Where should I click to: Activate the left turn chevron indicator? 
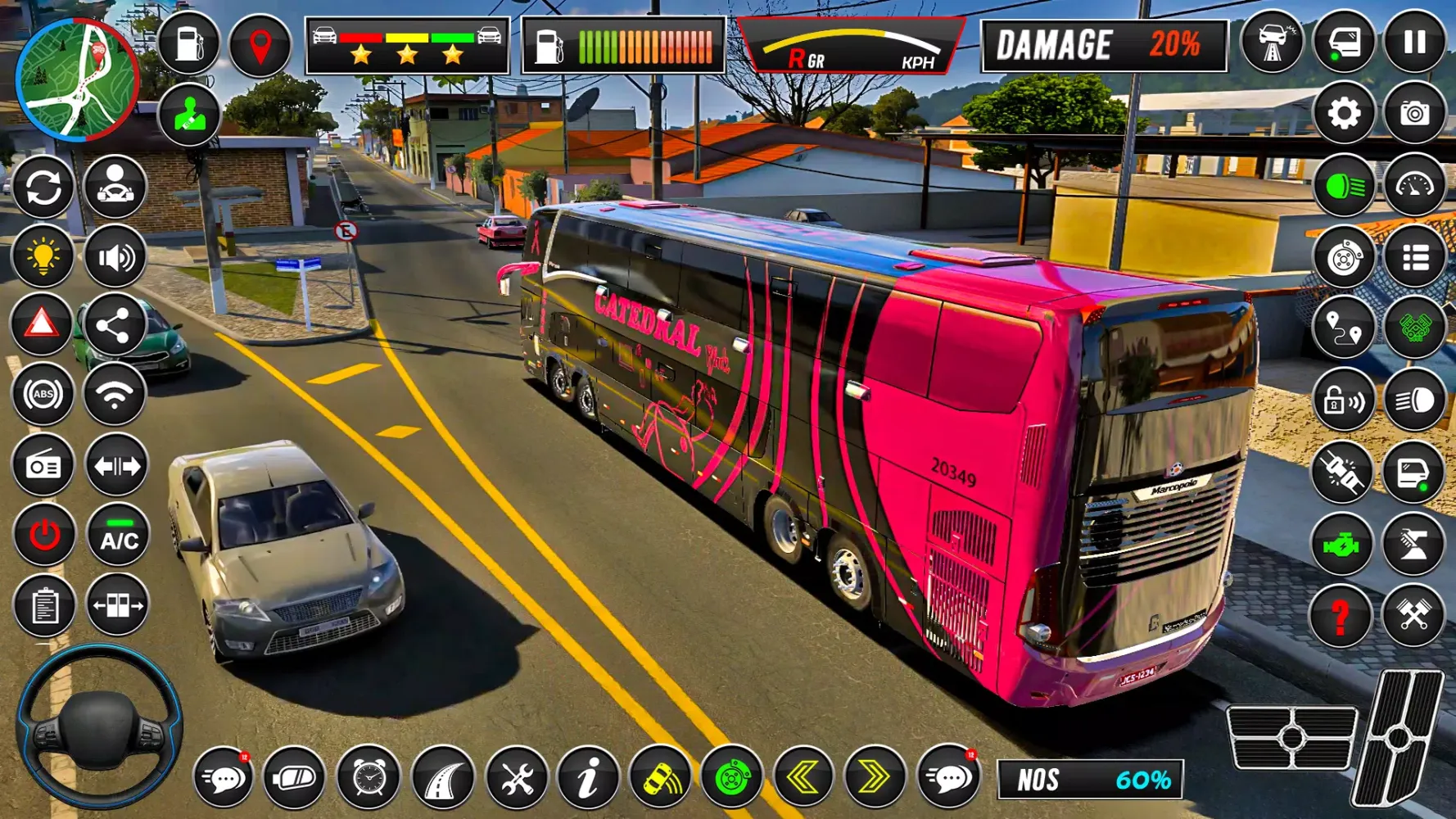[803, 777]
